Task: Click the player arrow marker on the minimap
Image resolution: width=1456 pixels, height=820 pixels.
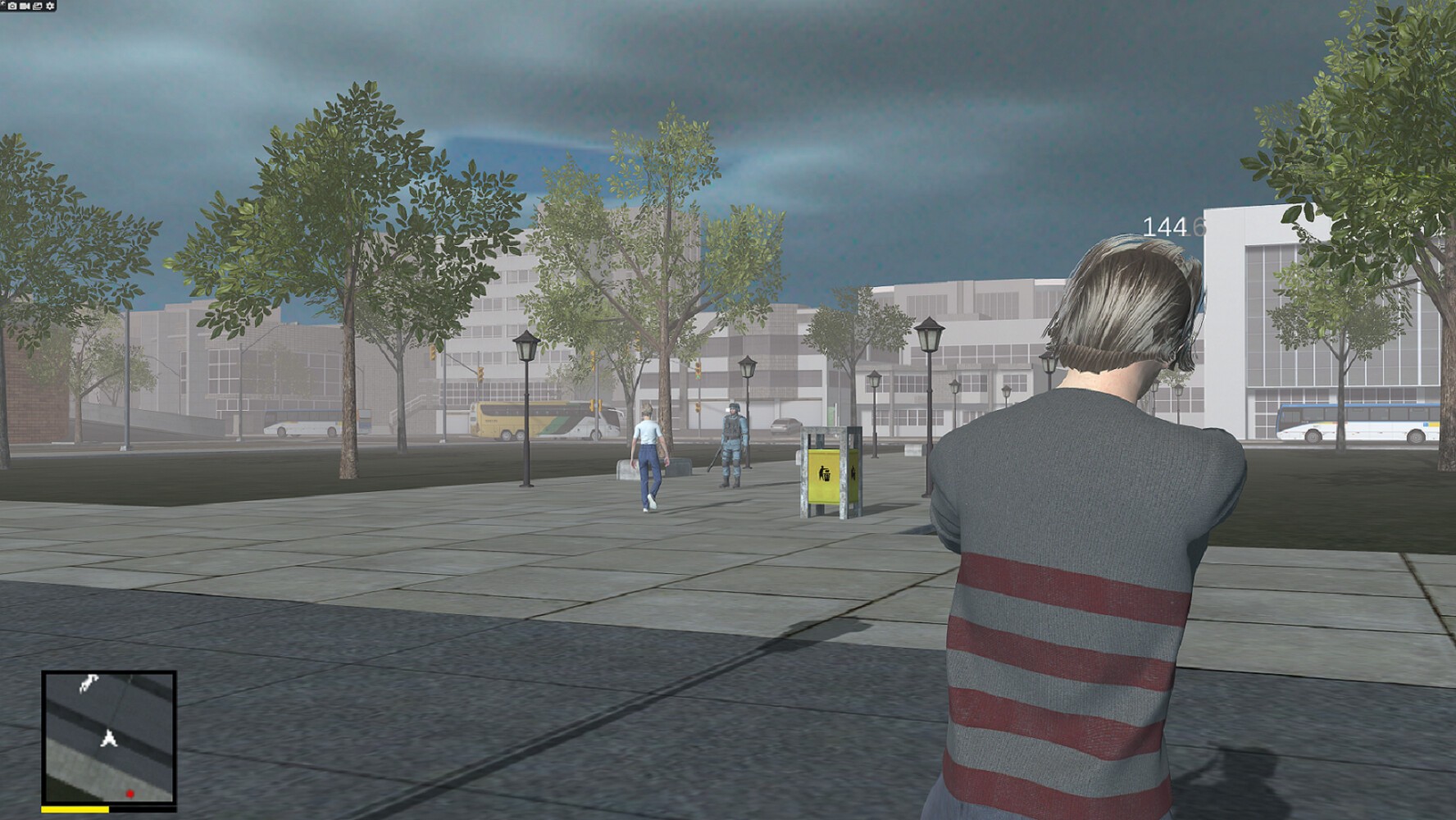Action: click(107, 740)
